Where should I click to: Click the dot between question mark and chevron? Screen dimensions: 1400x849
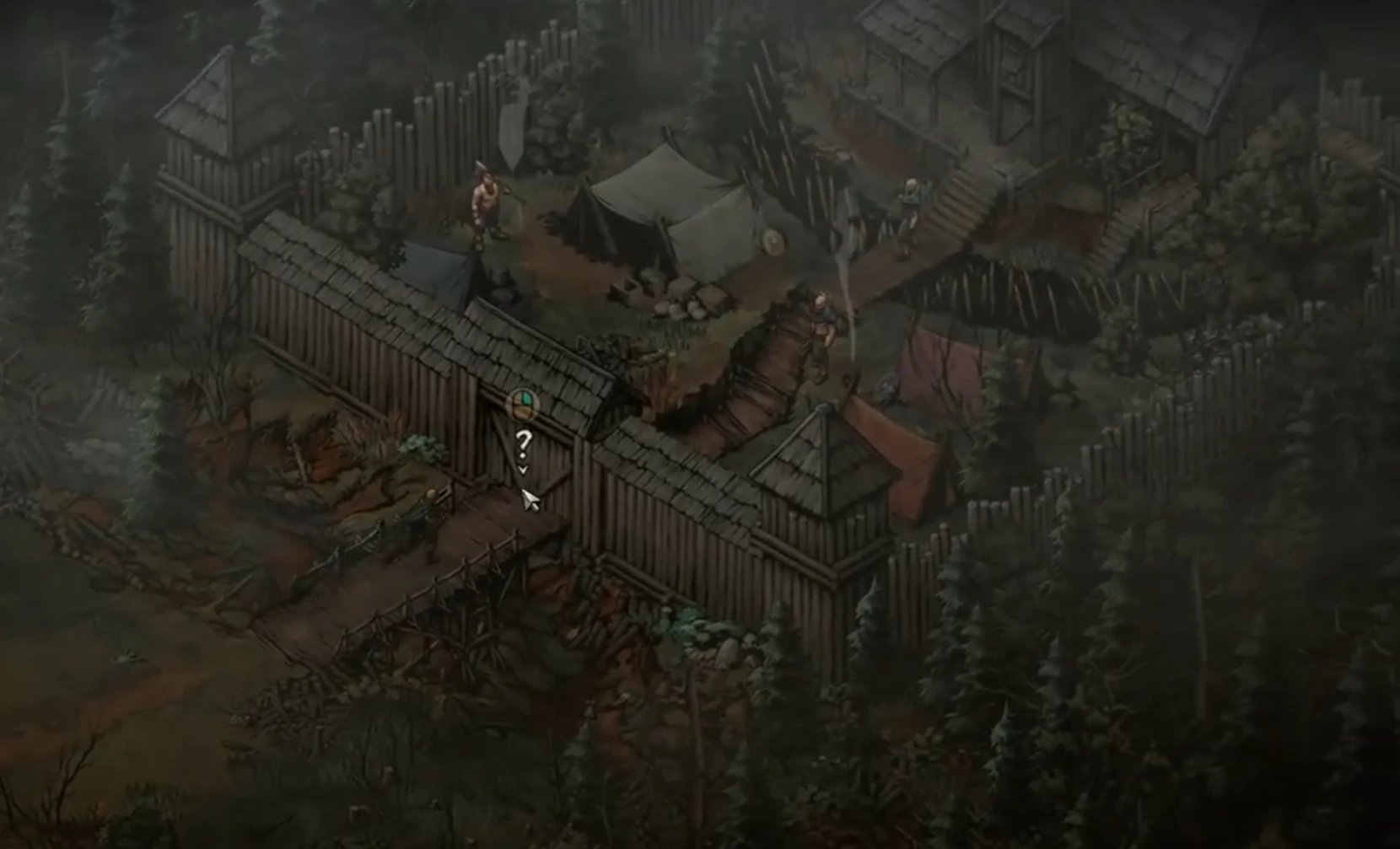tap(523, 455)
